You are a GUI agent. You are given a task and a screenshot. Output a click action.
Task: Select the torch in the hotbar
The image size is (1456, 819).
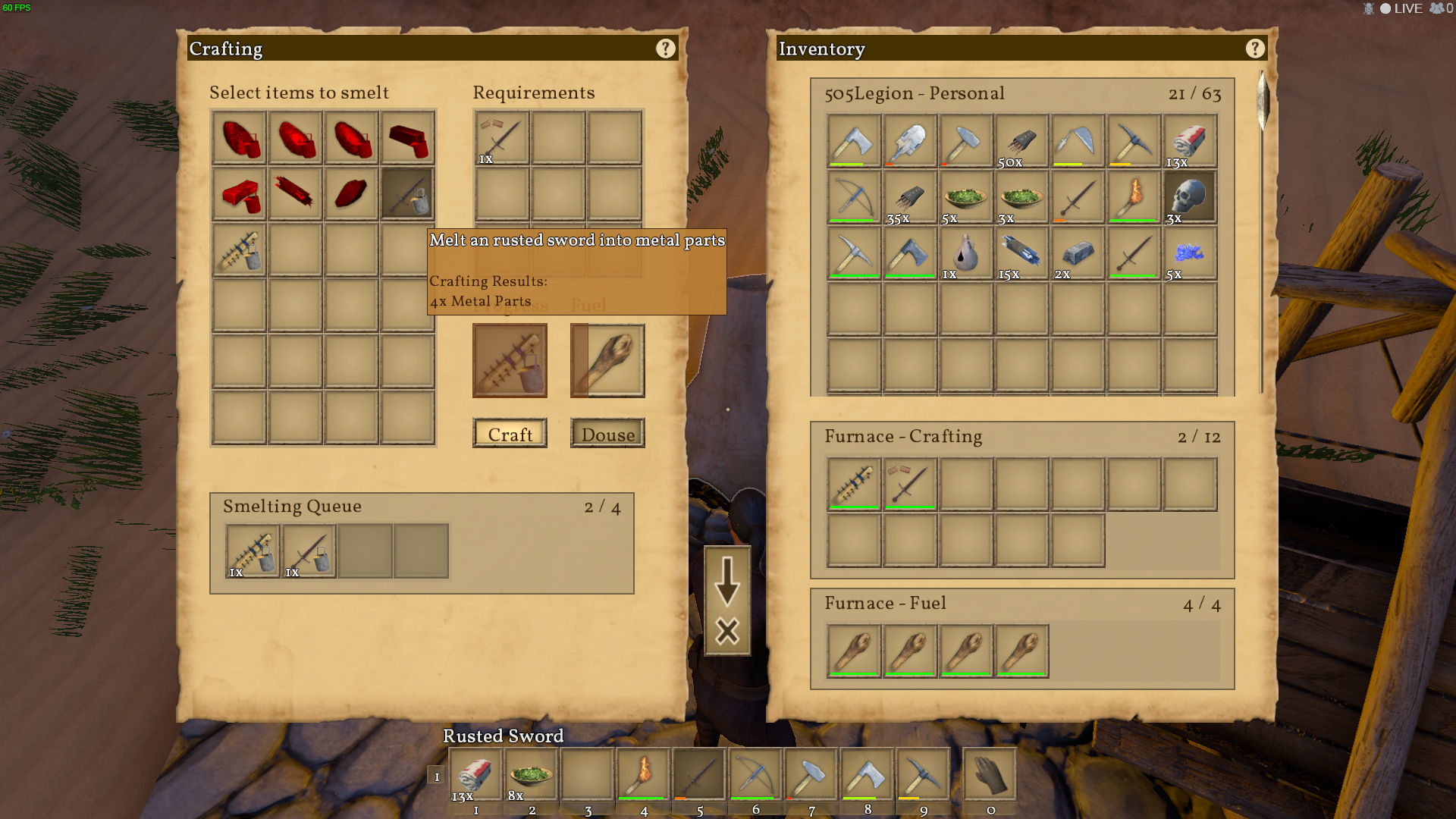[x=643, y=773]
